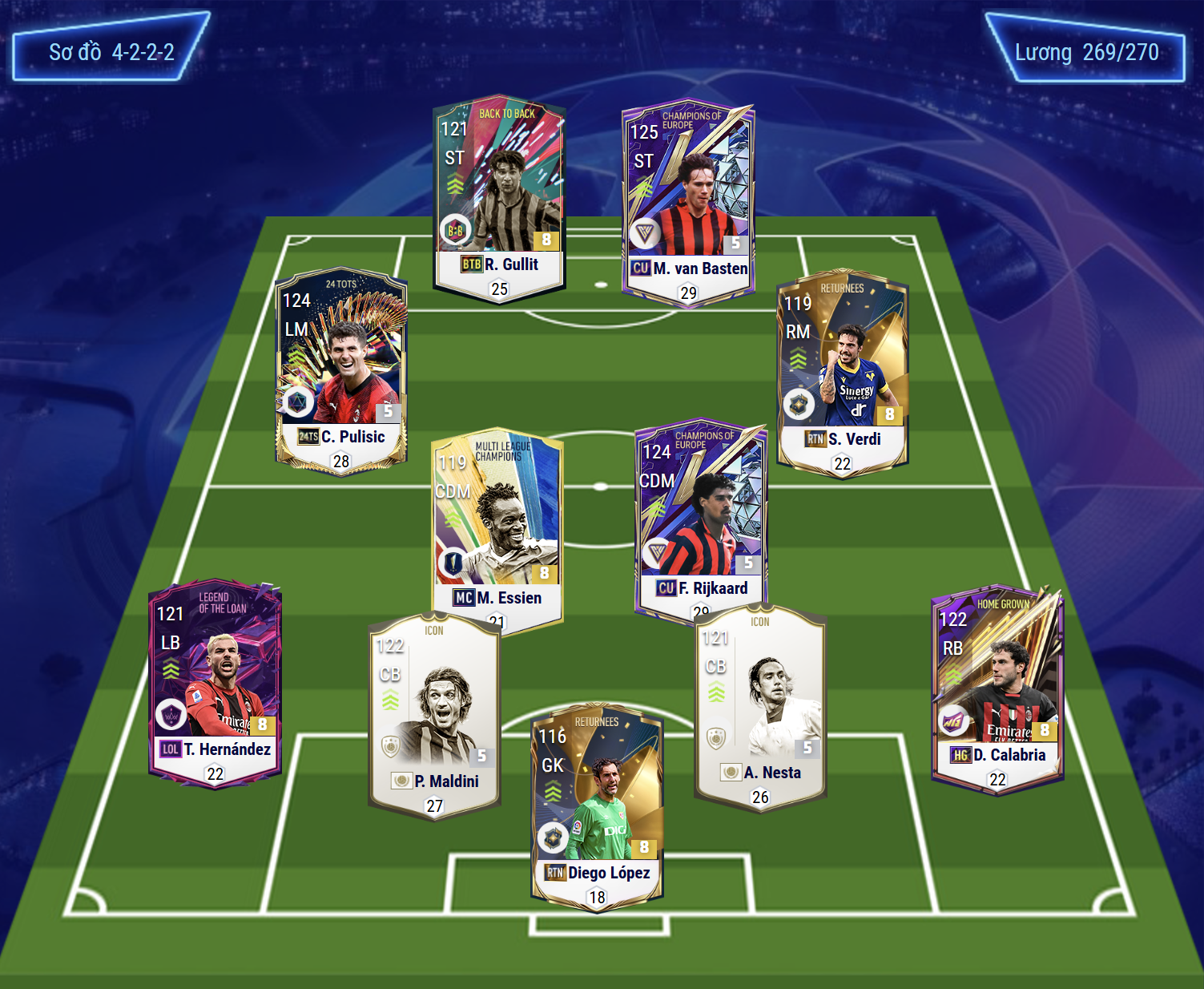Image resolution: width=1204 pixels, height=989 pixels.
Task: Choose the T. Hernández left back card
Action: [215, 683]
